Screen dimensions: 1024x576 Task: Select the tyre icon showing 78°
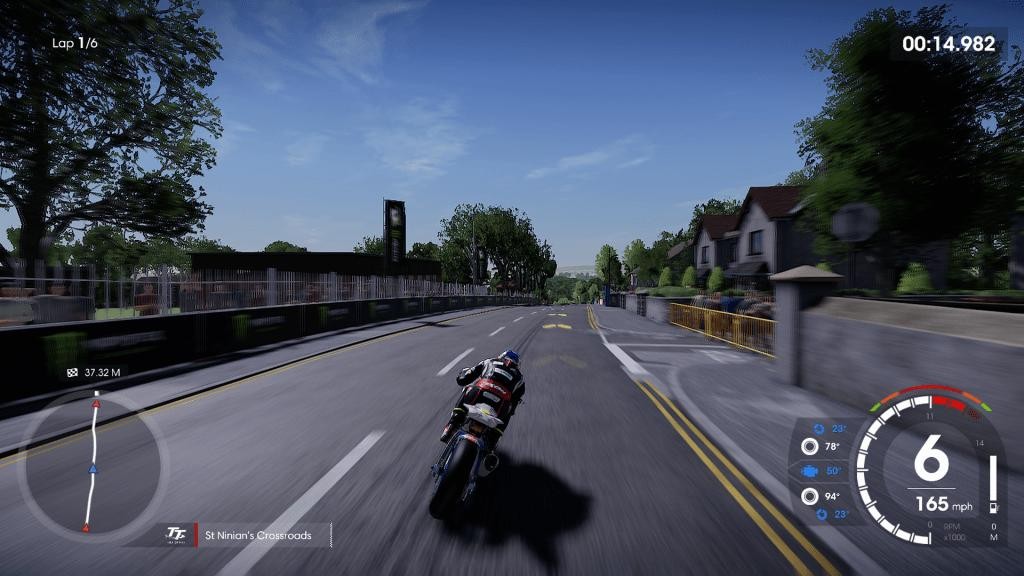tap(809, 447)
